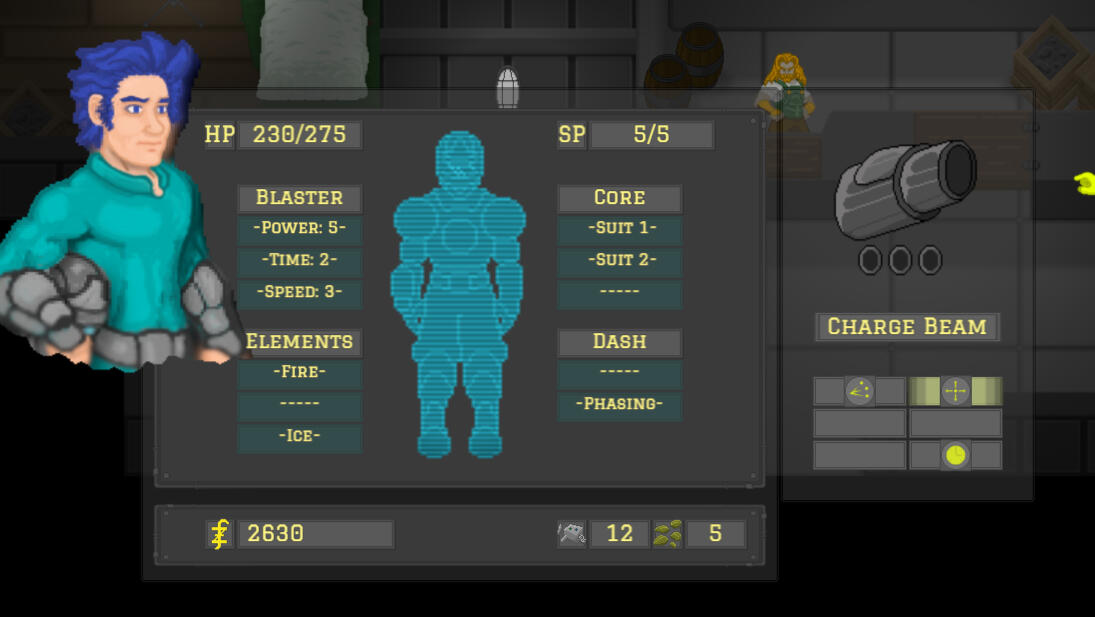Select the yellow clock timer module
The width and height of the screenshot is (1095, 617).
pyautogui.click(x=956, y=455)
